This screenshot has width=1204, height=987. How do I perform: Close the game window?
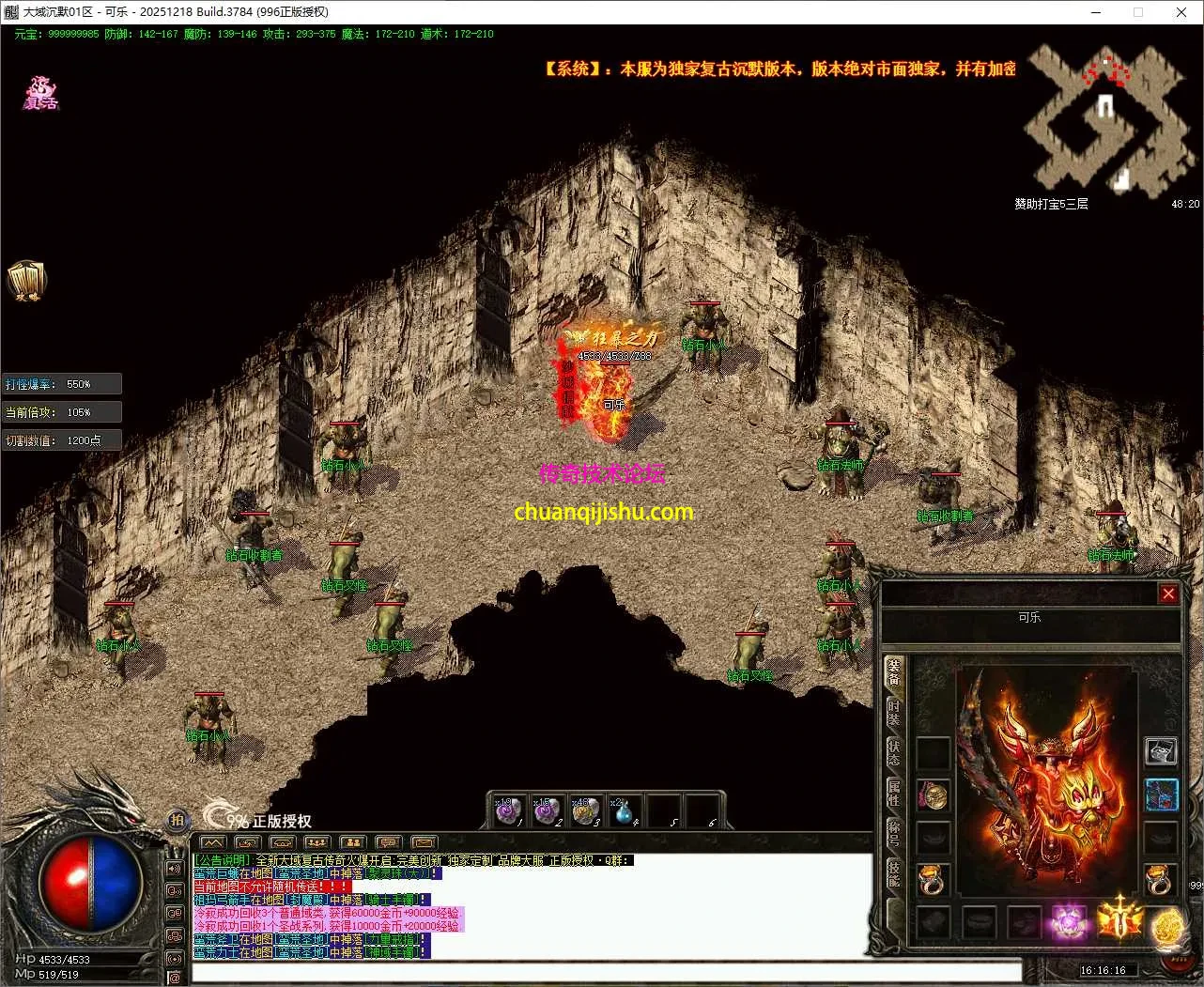(1181, 12)
